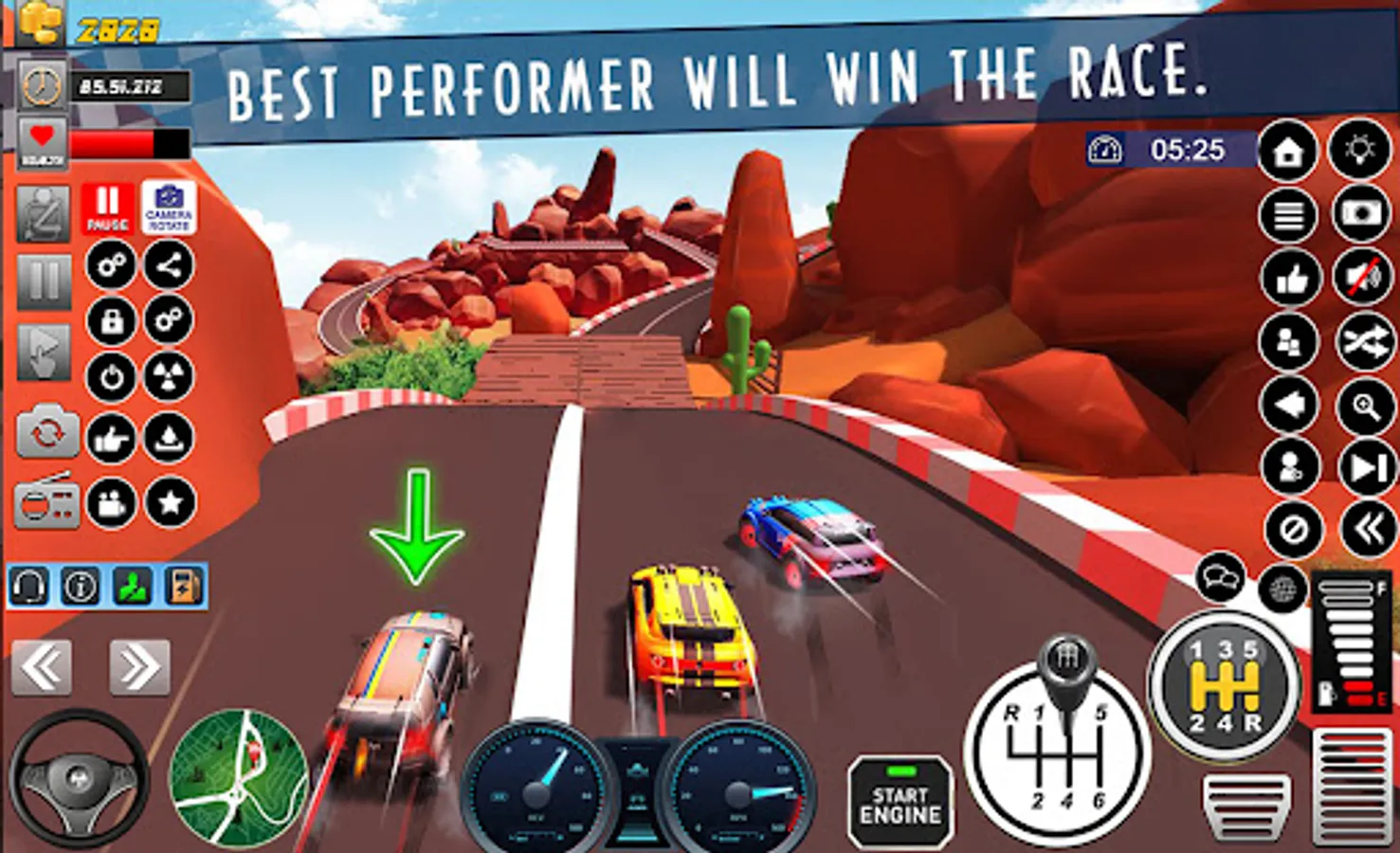Tap the star favorite icon
The width and height of the screenshot is (1400, 853).
click(171, 502)
